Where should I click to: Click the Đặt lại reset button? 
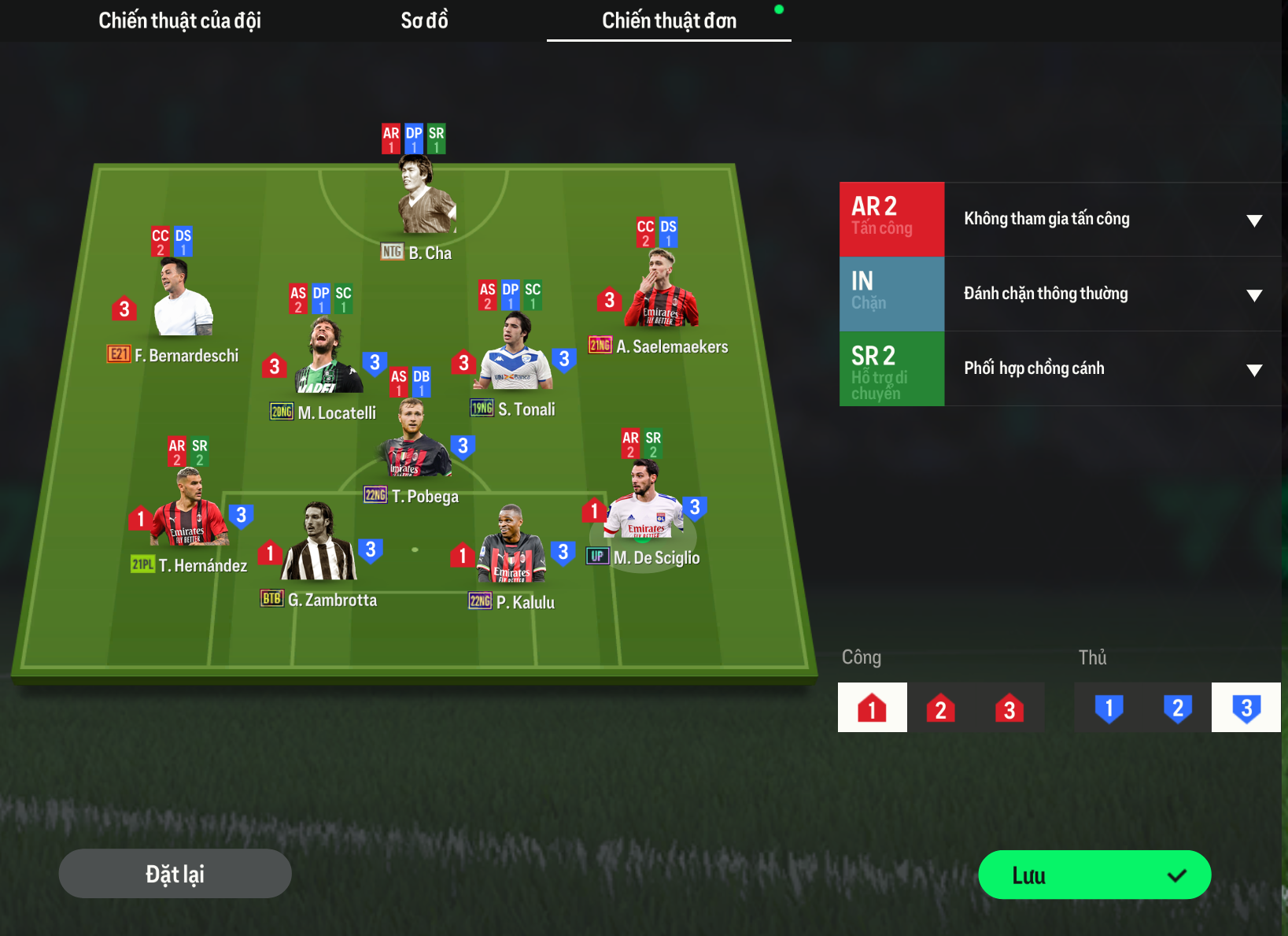pos(175,874)
